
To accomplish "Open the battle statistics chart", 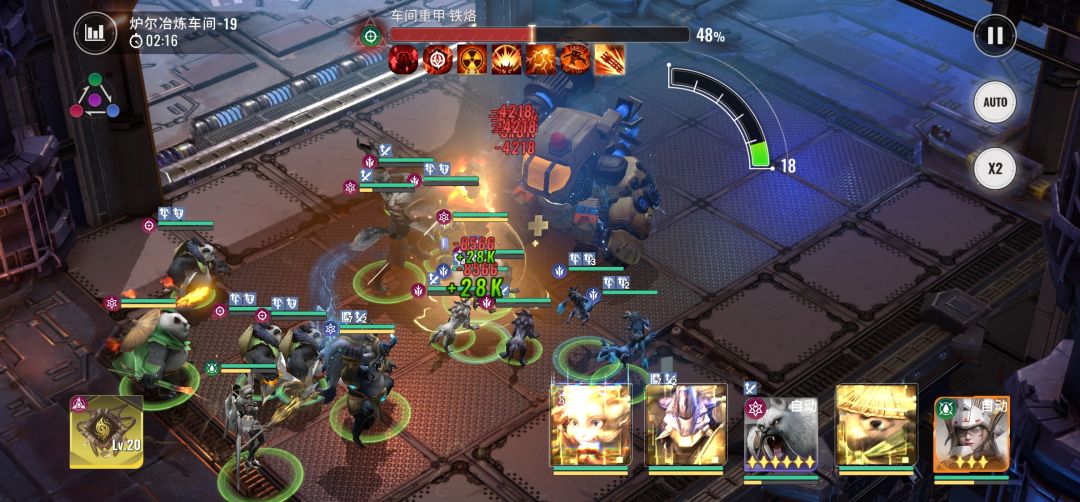I will pyautogui.click(x=95, y=34).
